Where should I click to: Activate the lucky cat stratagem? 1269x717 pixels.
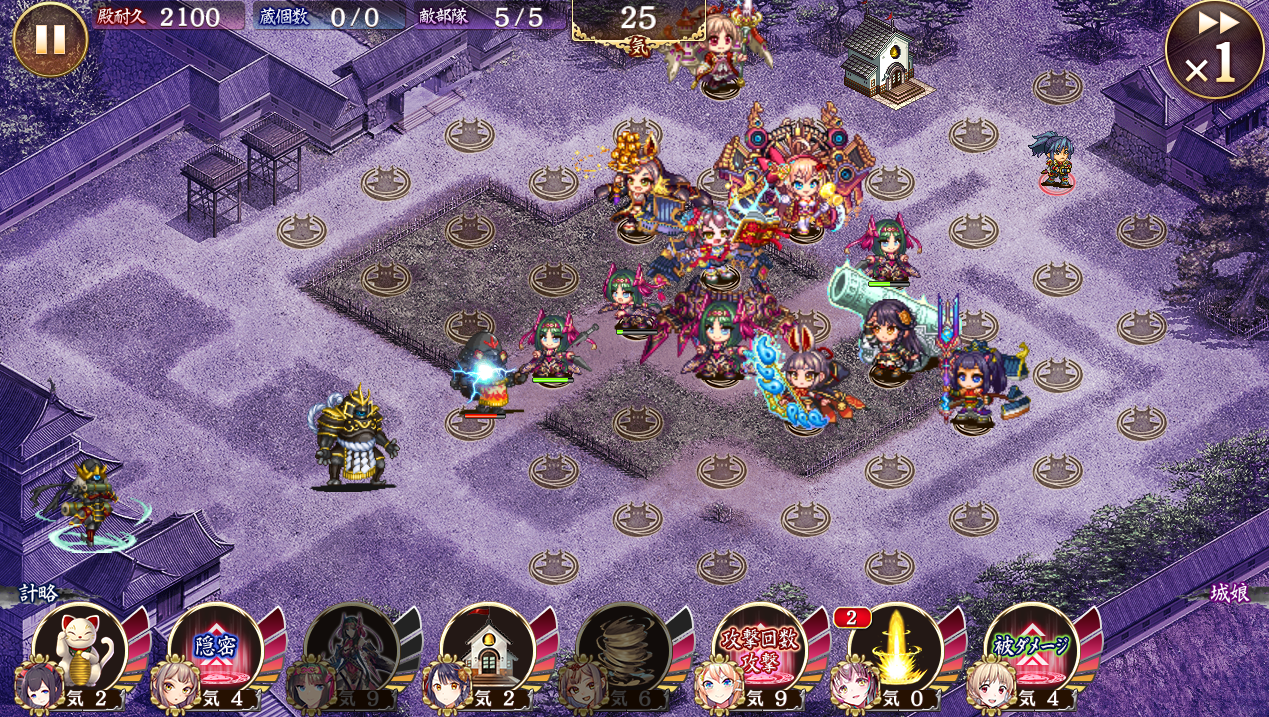(80, 648)
